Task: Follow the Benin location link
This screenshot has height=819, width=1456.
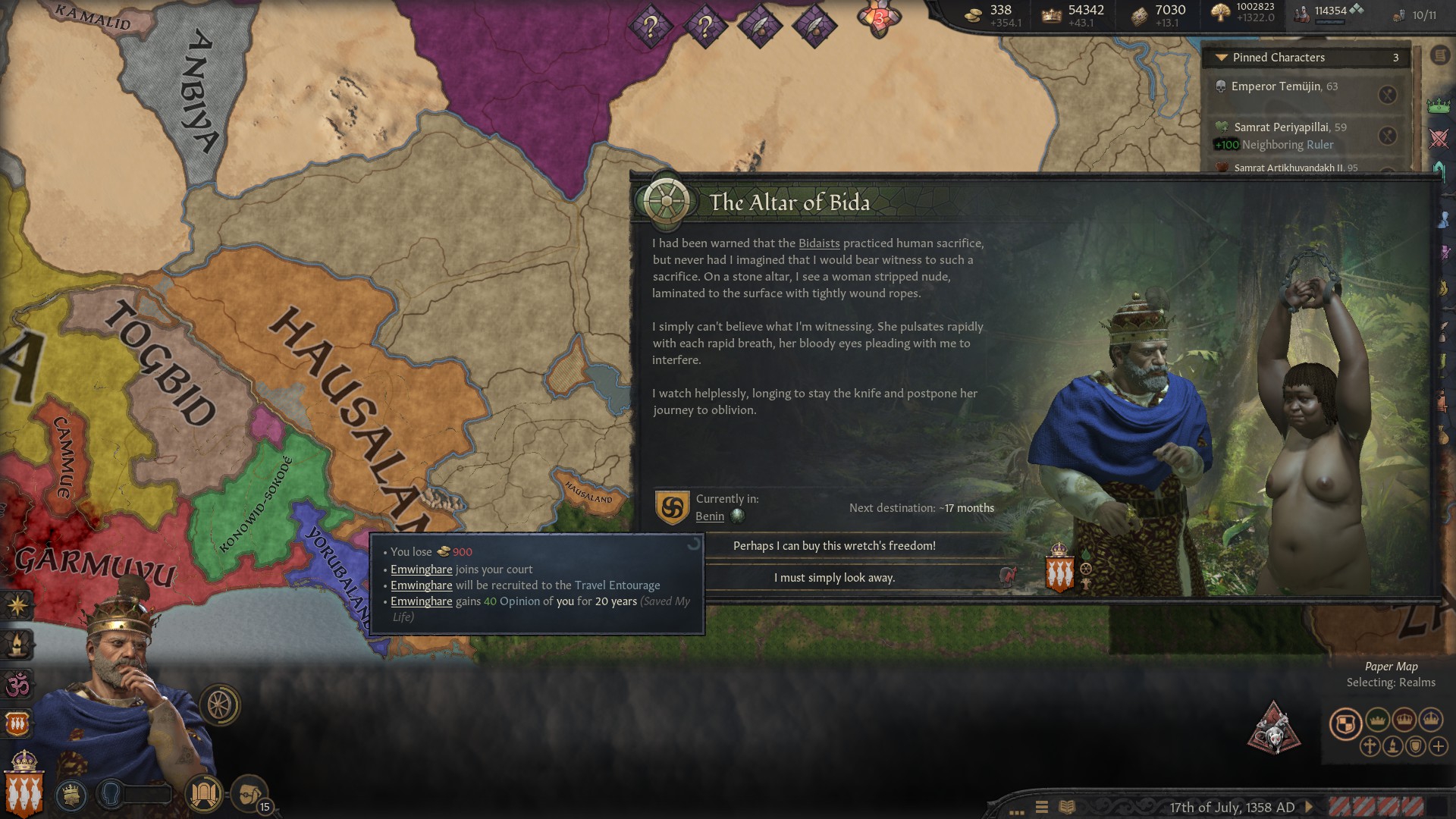Action: [x=710, y=516]
